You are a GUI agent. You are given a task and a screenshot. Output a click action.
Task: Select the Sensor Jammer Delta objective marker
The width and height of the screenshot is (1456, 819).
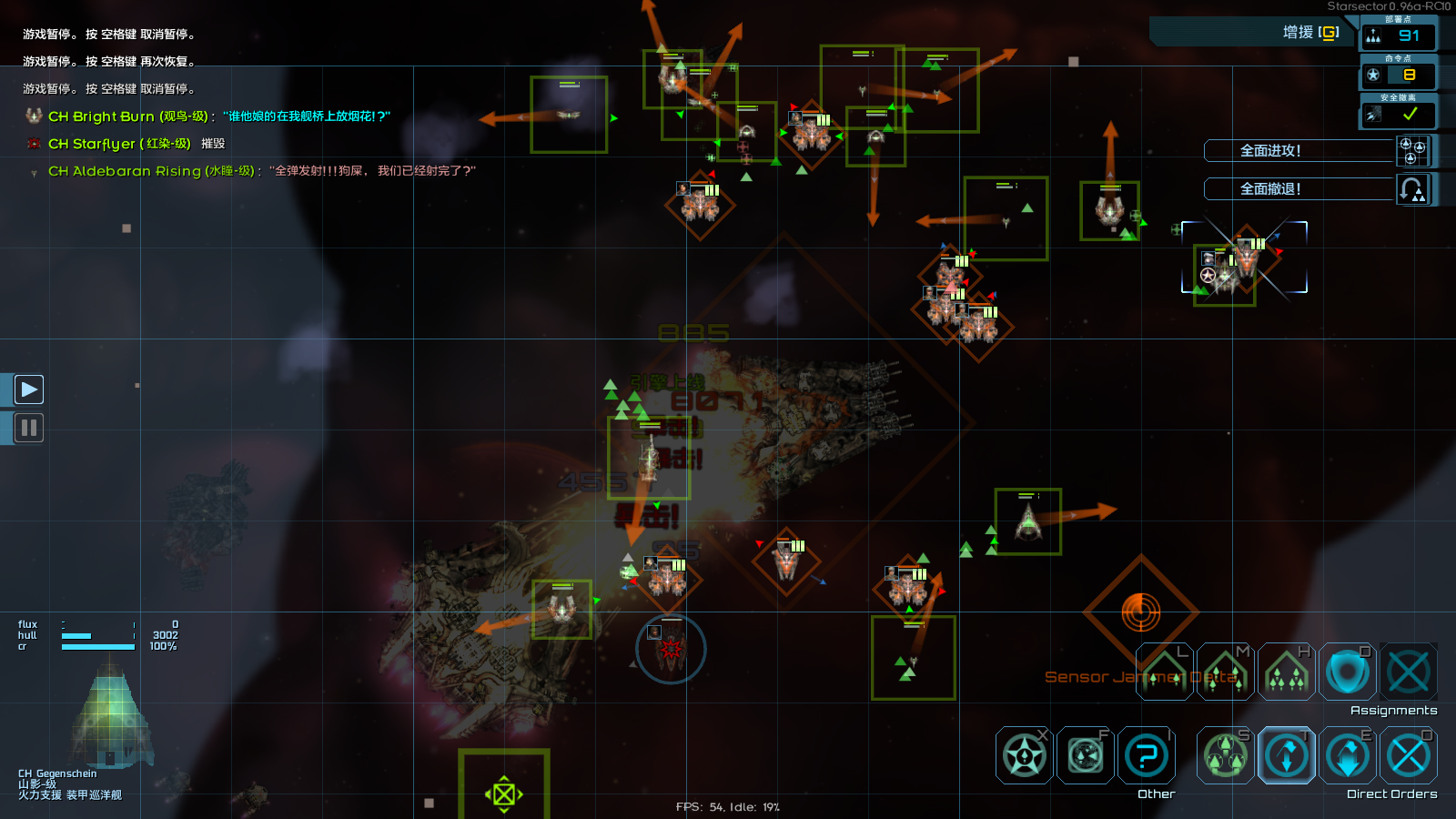(1140, 612)
